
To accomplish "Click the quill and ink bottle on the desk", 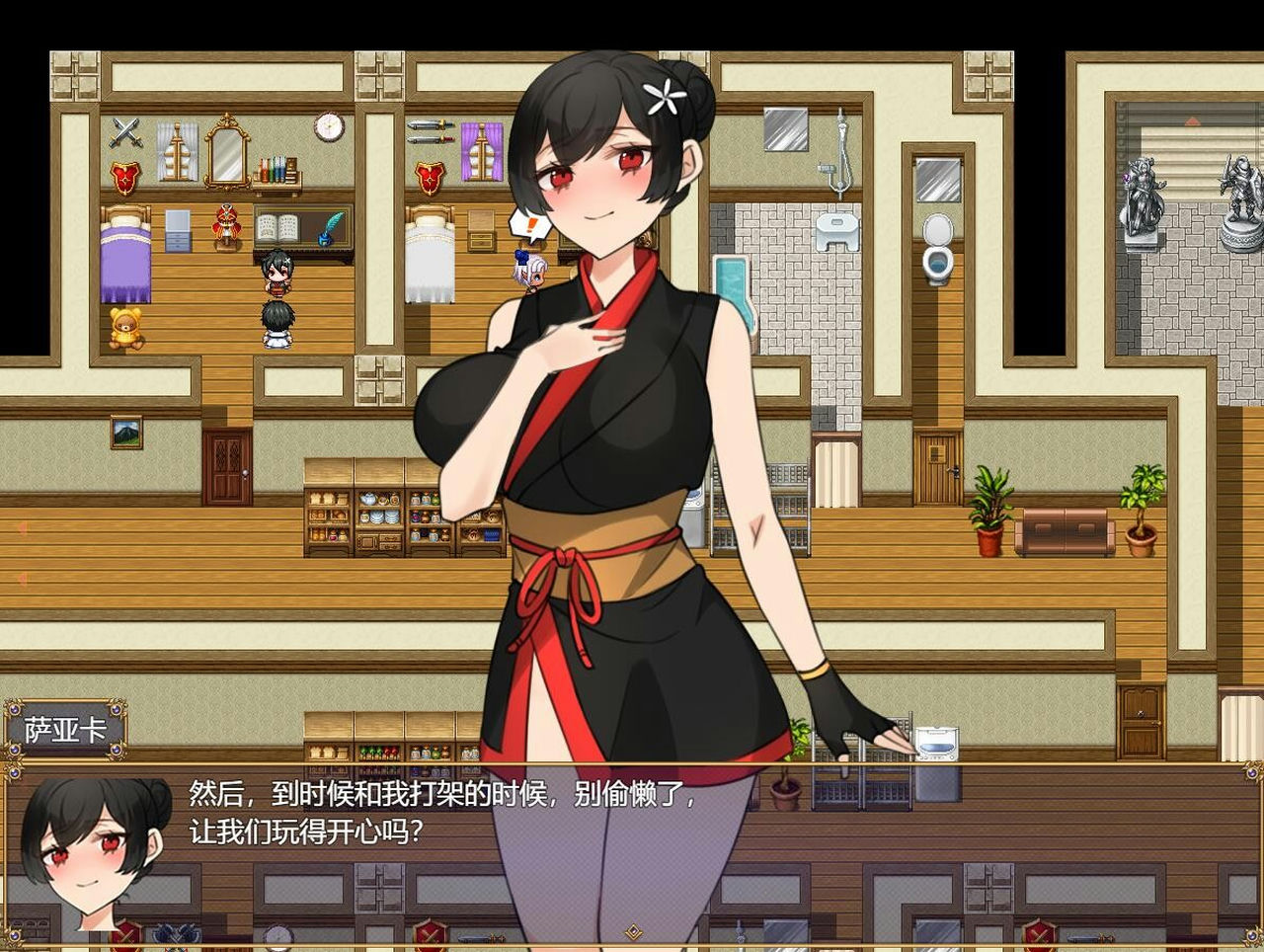I will click(329, 227).
